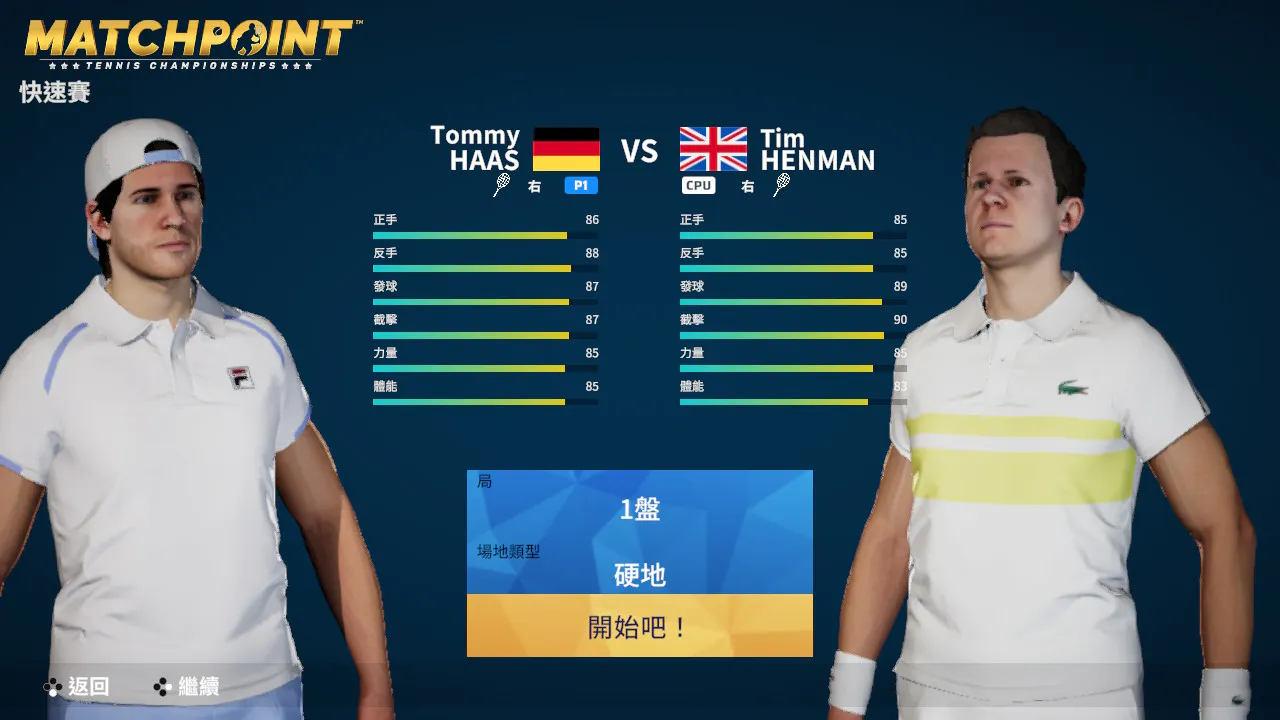The image size is (1280, 720).
Task: Select Tommy Haas player name
Action: [x=475, y=148]
